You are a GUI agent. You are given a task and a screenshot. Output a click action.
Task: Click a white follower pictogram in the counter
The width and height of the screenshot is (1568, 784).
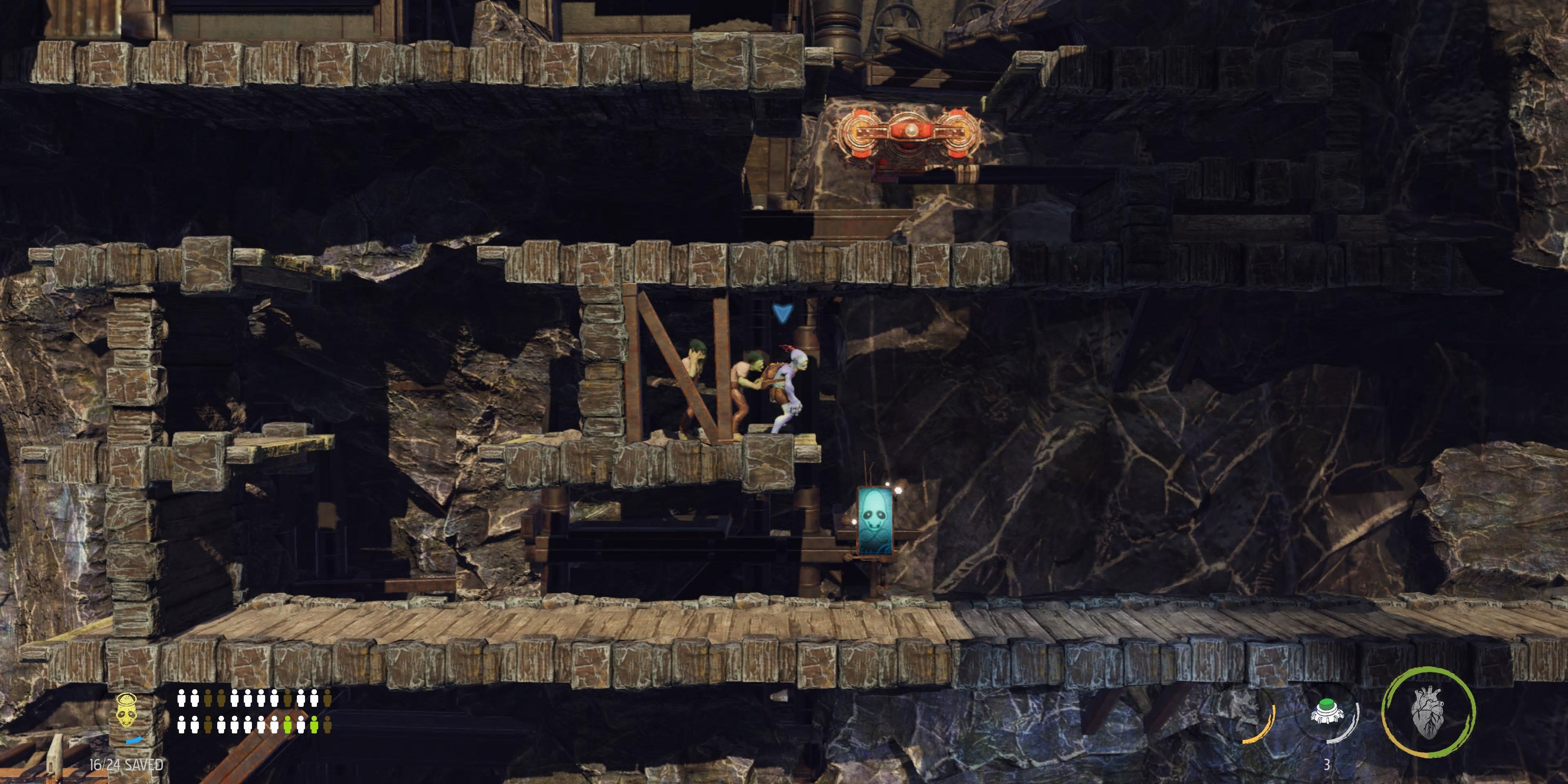coord(181,699)
